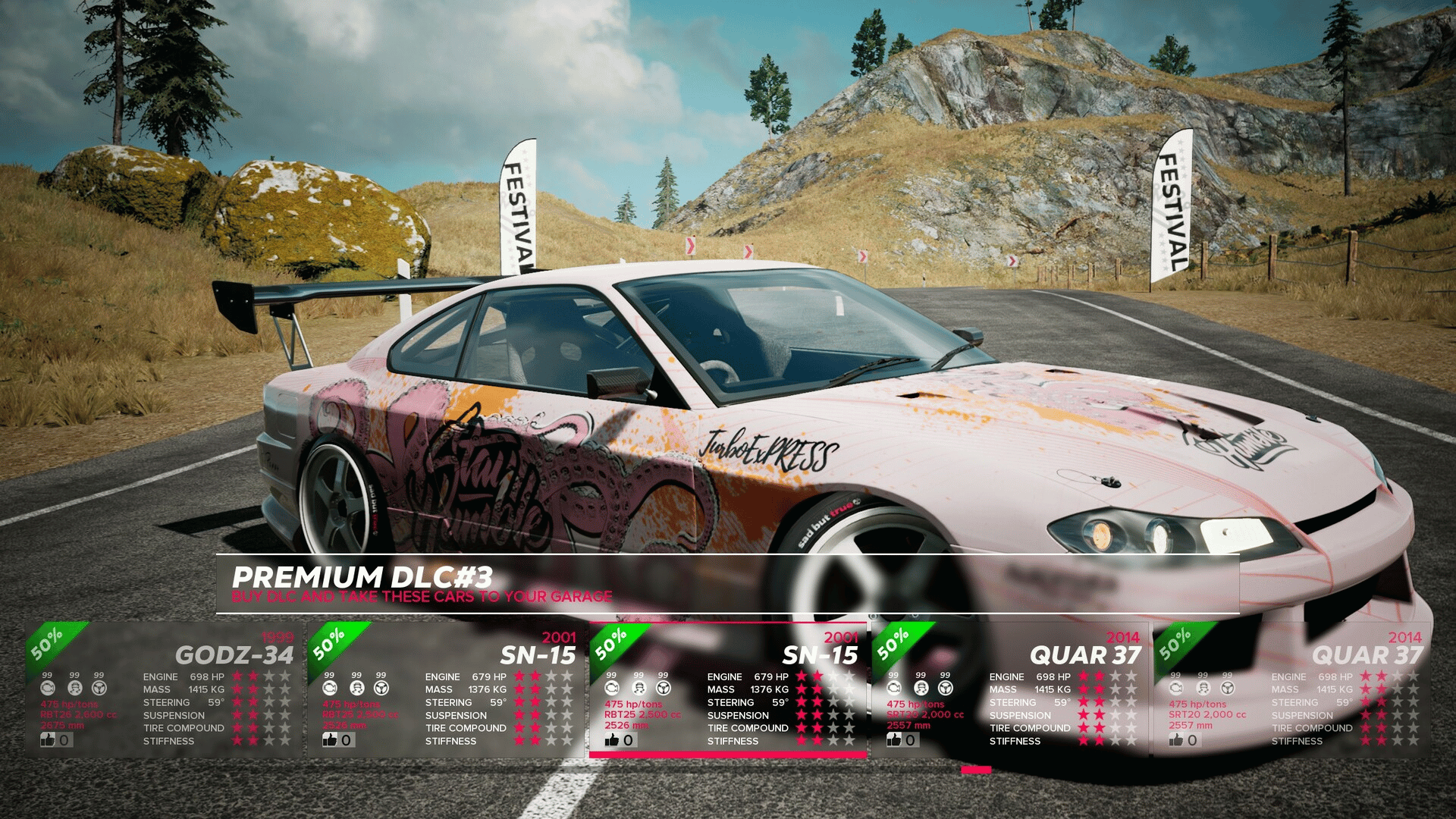The image size is (1456, 819).
Task: Open the Premium DLC#3 purchase banner
Action: click(x=726, y=584)
